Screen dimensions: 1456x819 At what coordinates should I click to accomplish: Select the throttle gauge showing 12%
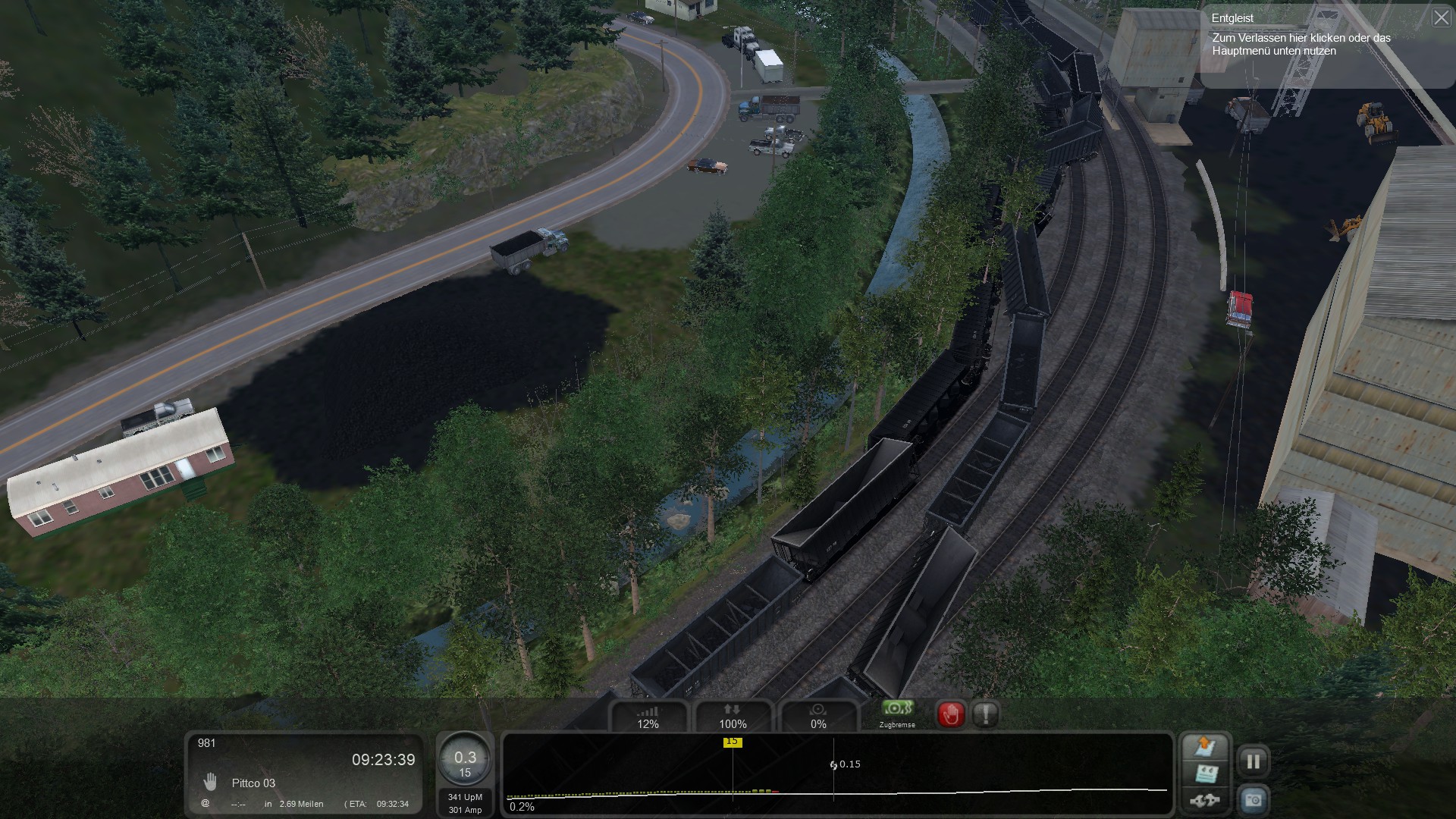(x=648, y=717)
